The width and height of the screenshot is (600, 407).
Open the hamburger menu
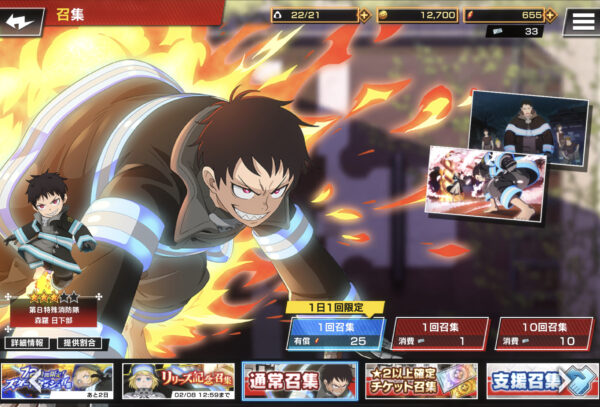[579, 20]
